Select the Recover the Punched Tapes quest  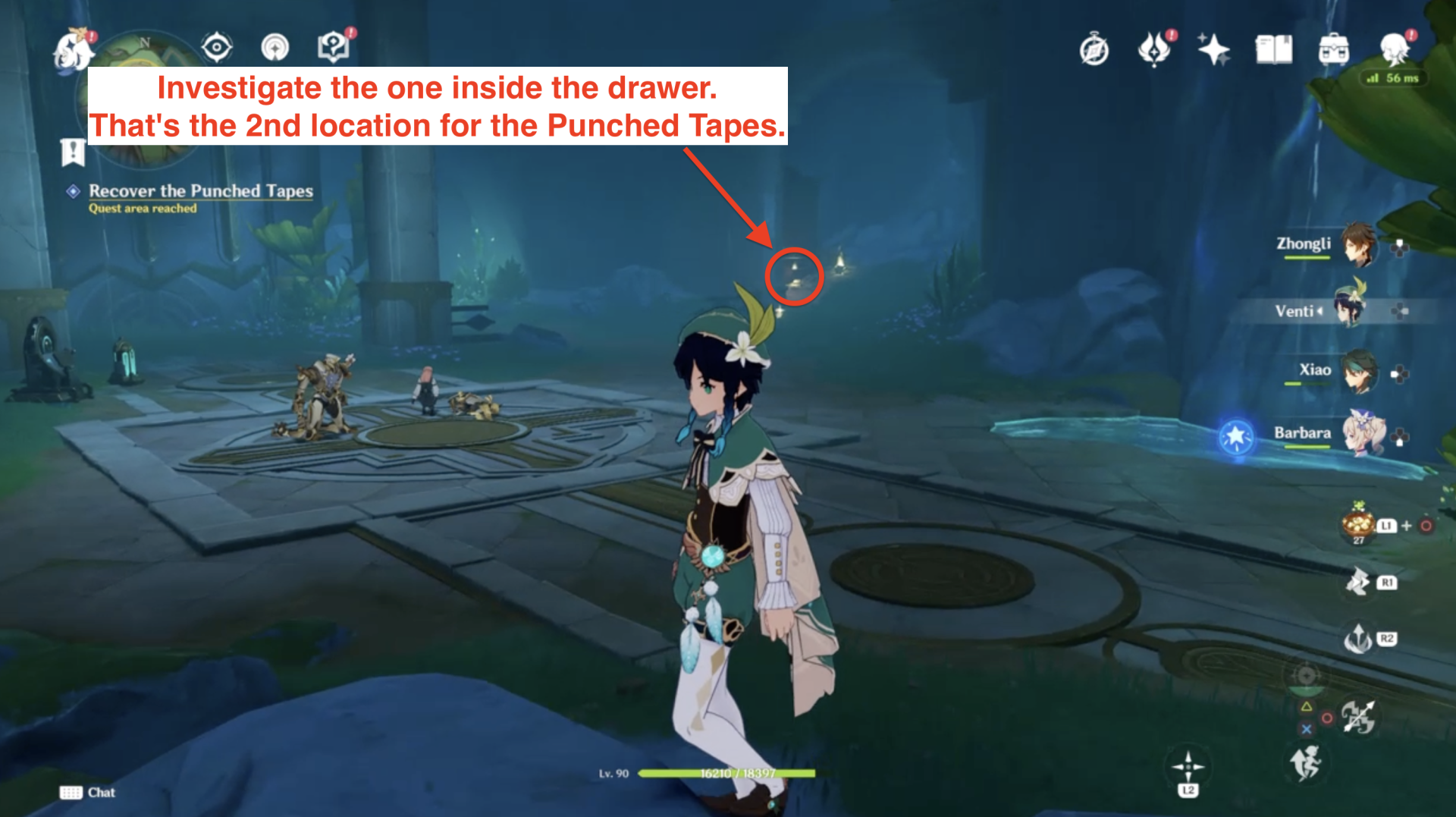(x=201, y=191)
